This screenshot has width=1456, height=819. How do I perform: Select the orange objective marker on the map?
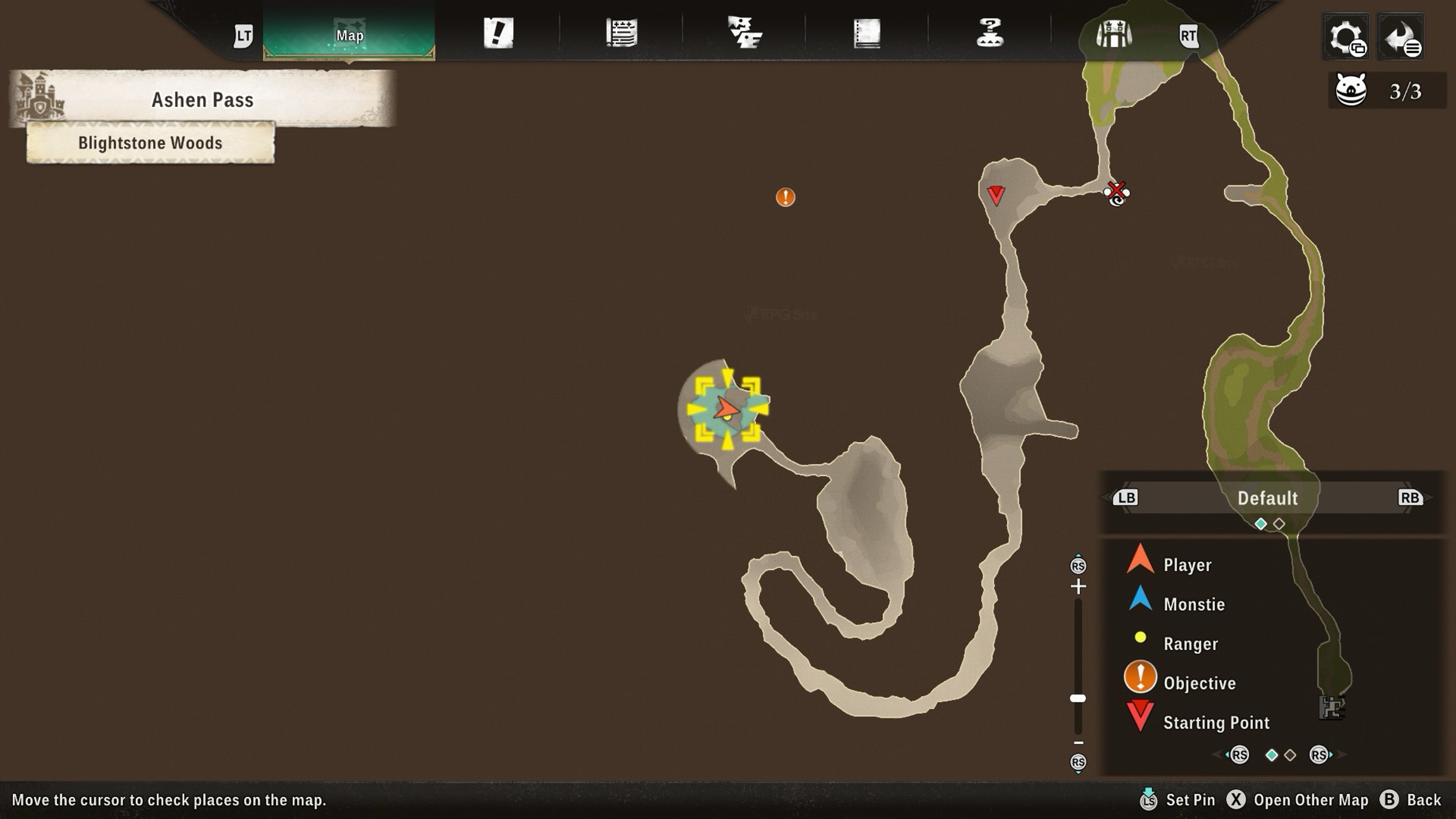(x=785, y=197)
